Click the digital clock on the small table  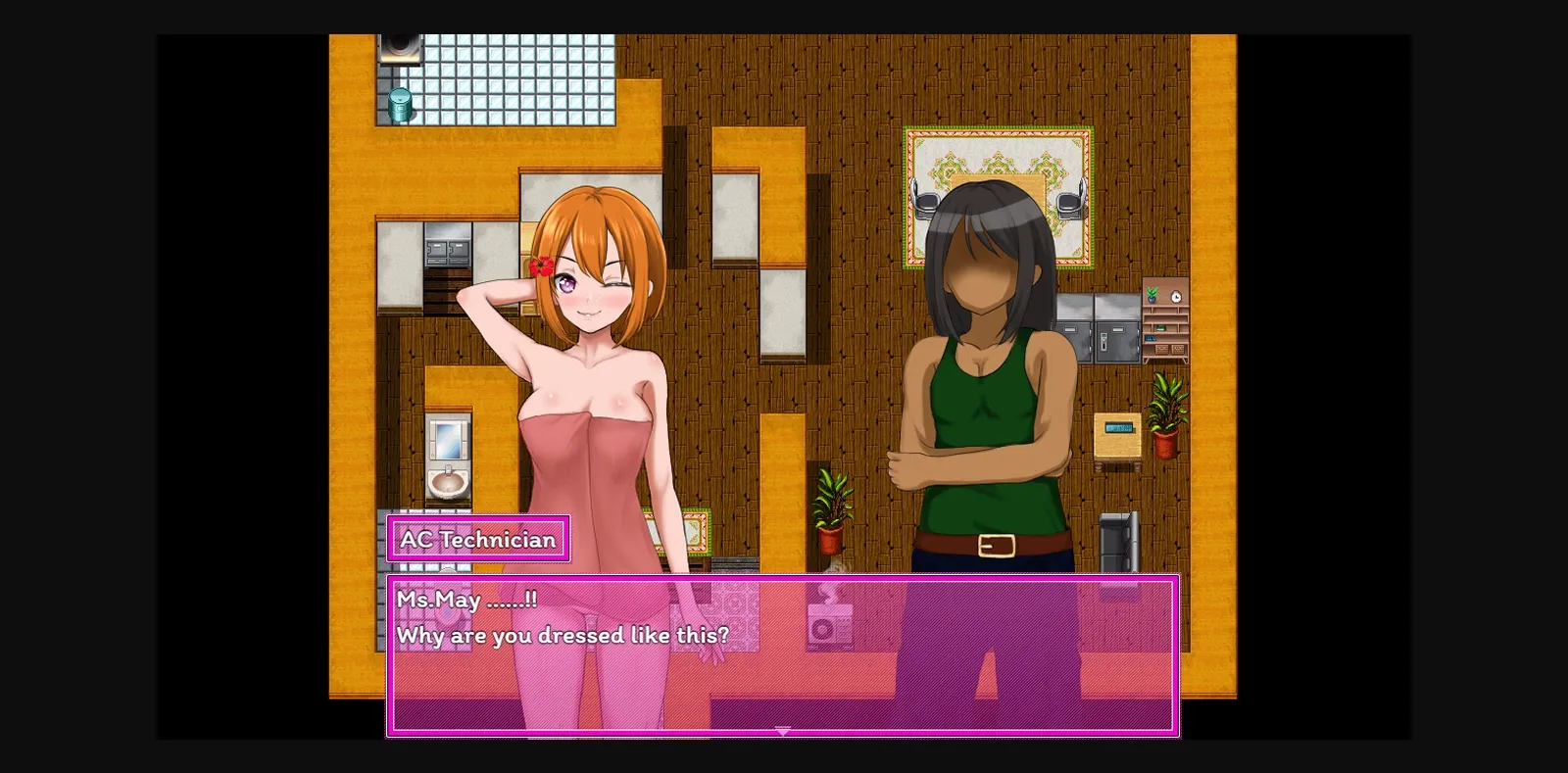coord(1118,428)
